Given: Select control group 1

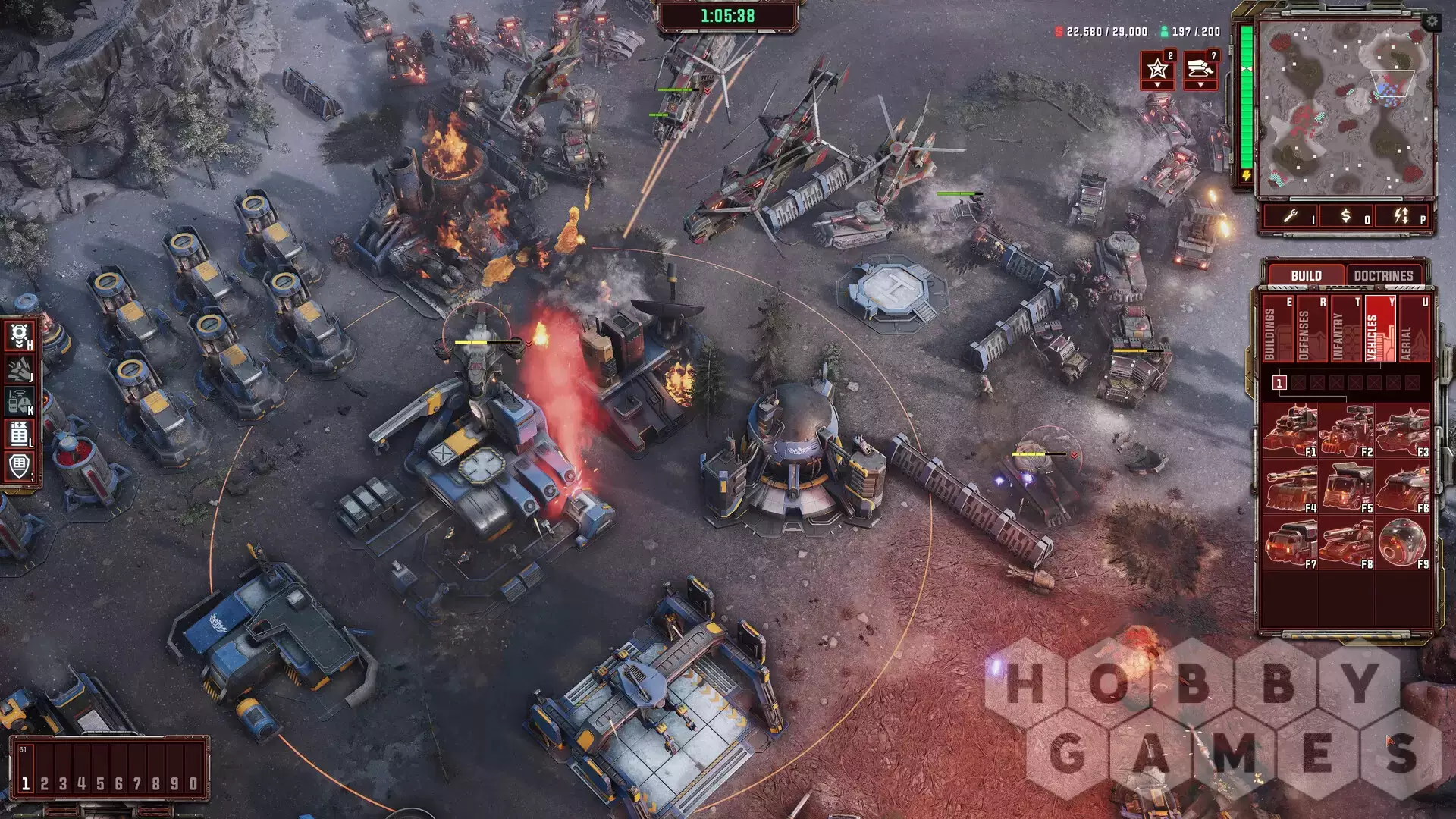Looking at the screenshot, I should 26,783.
